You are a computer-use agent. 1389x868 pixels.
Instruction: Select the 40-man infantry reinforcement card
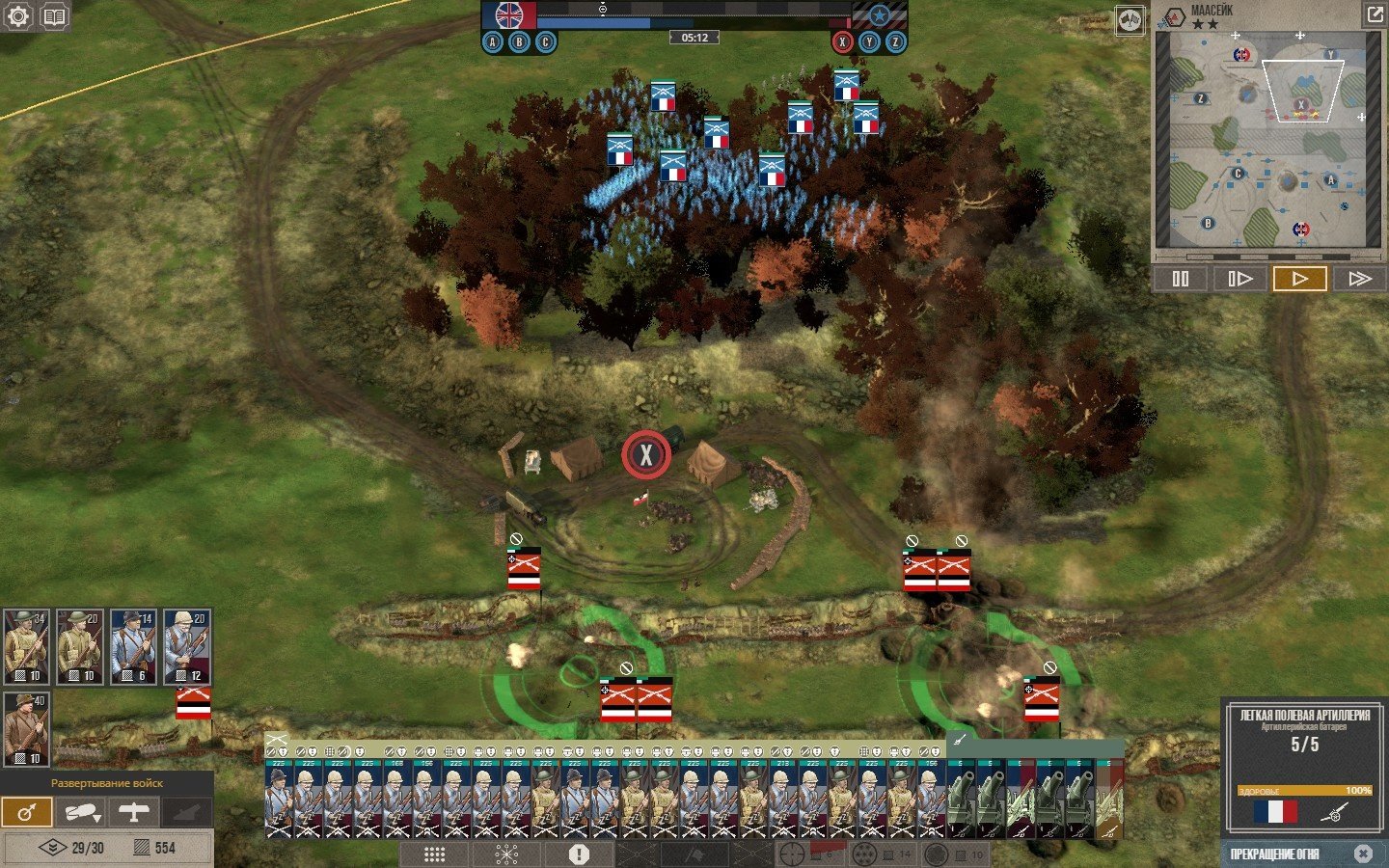[x=26, y=728]
